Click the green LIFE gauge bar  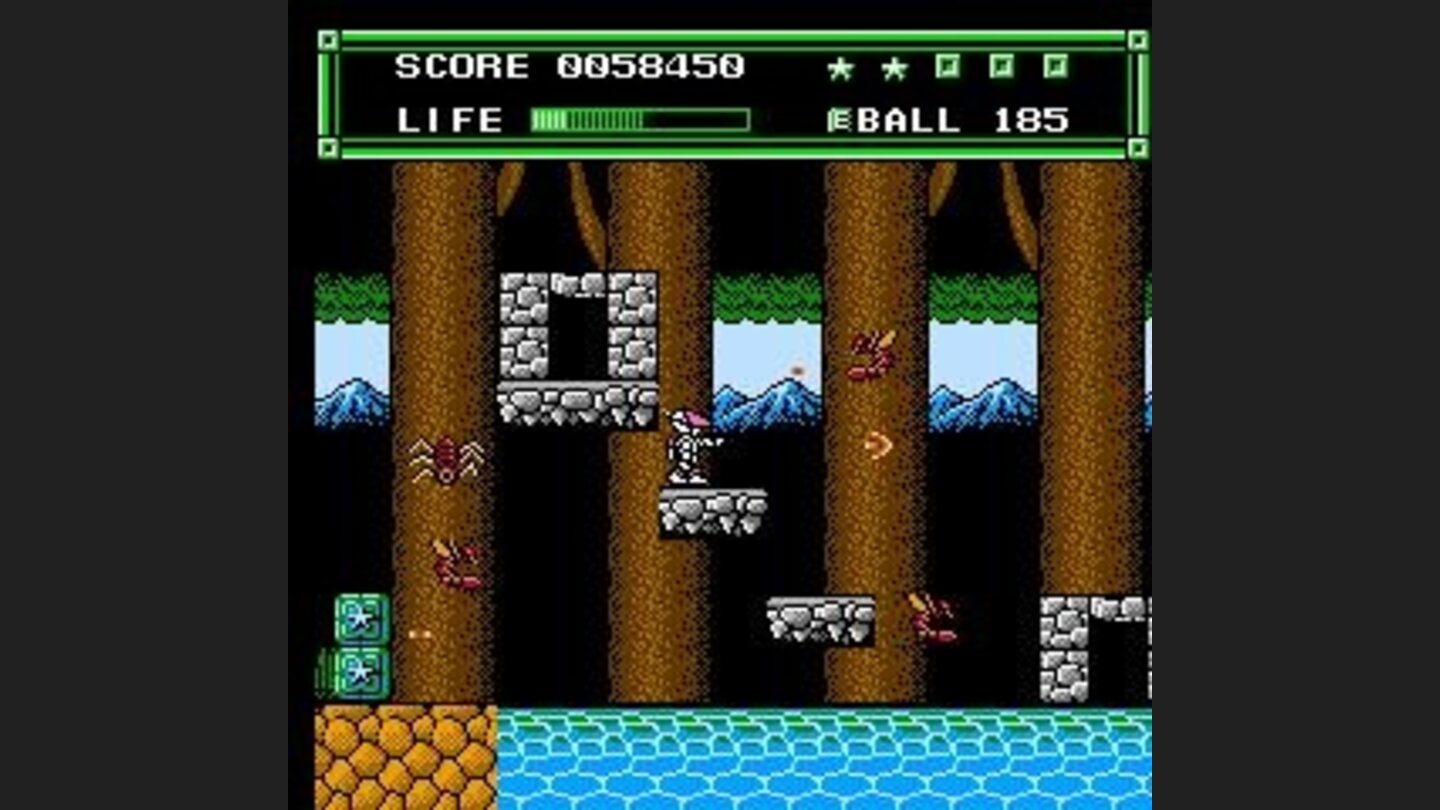tap(640, 120)
